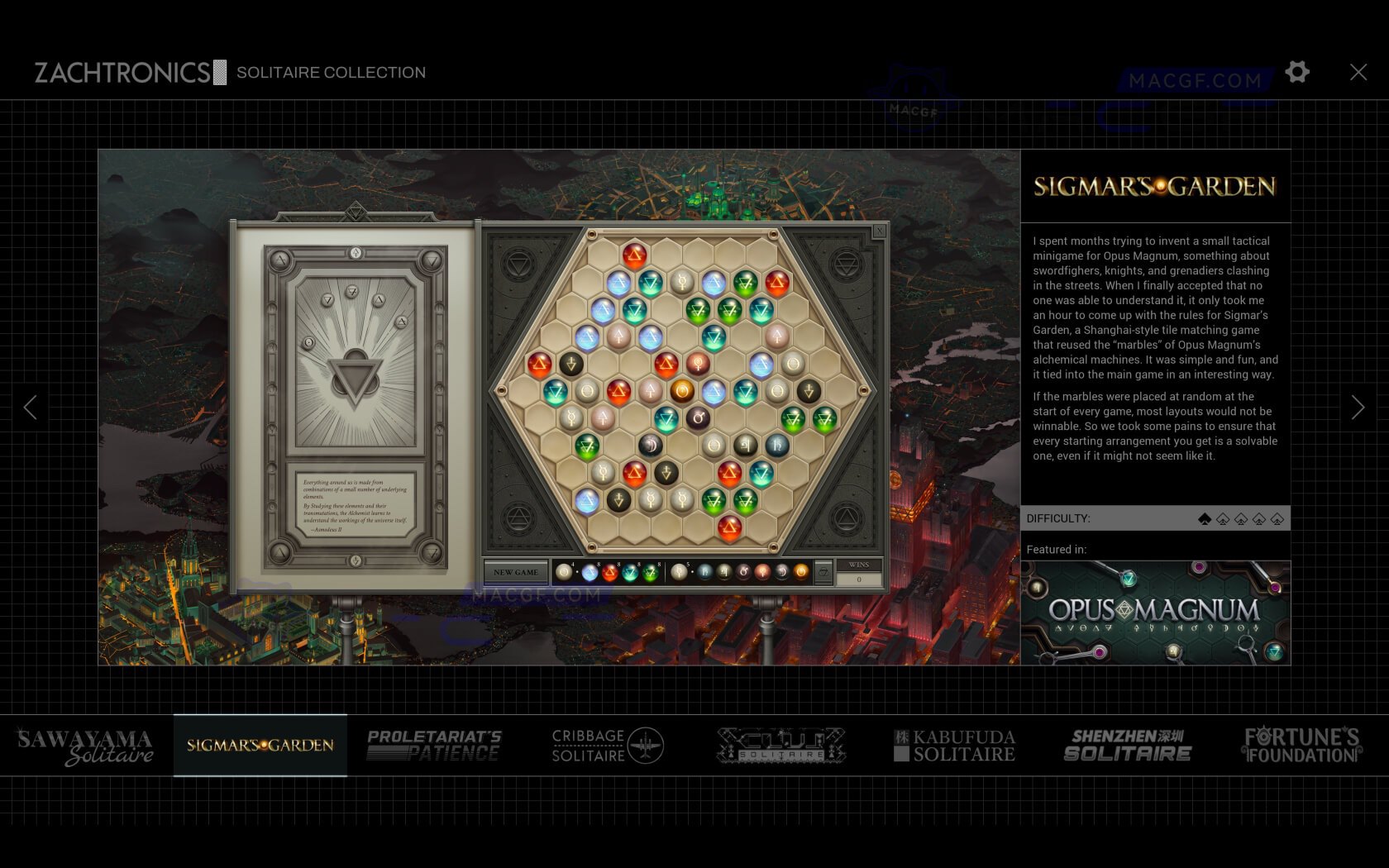
Task: Click the gold marble icon at the tray's end
Action: pos(801,572)
